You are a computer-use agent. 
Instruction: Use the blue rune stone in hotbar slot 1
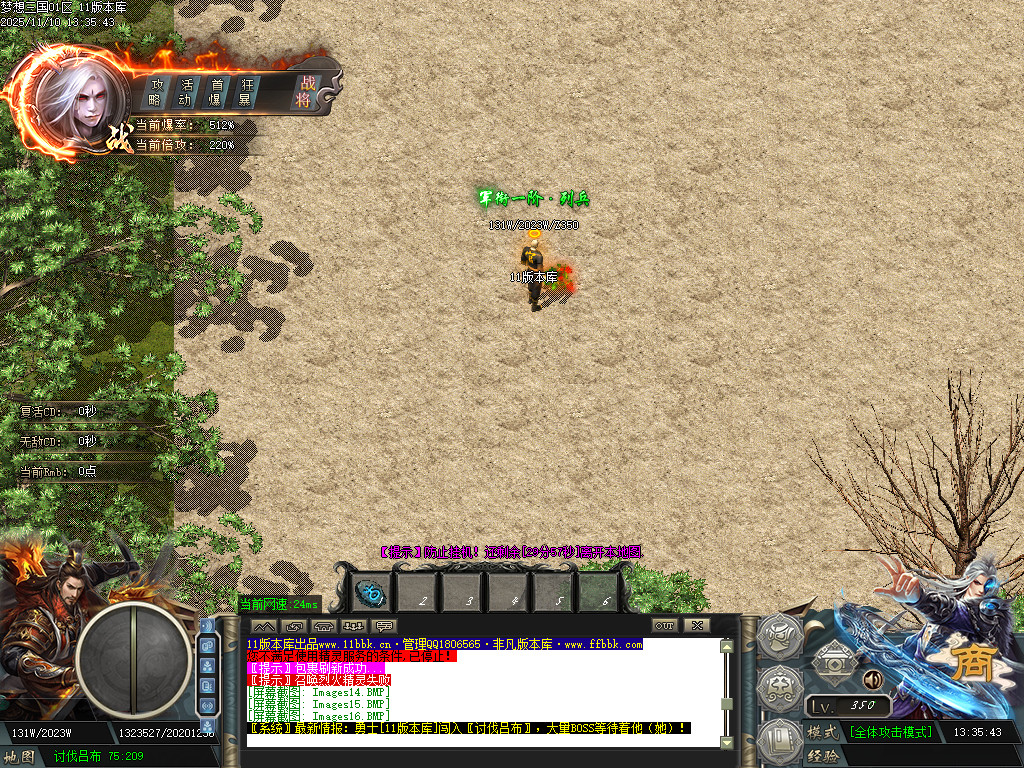point(371,593)
